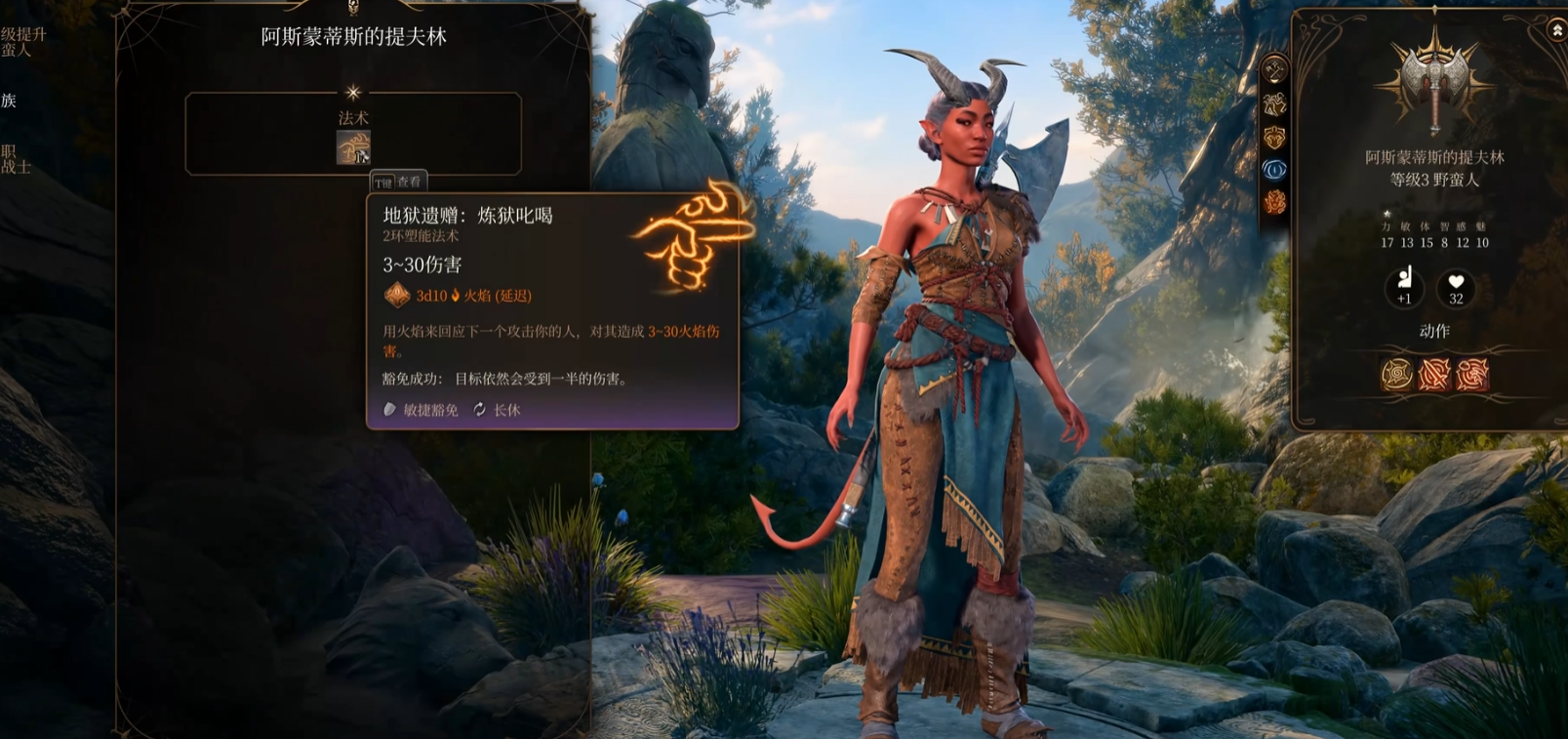Show the blue eye tab on the summary sidebar

(1274, 170)
